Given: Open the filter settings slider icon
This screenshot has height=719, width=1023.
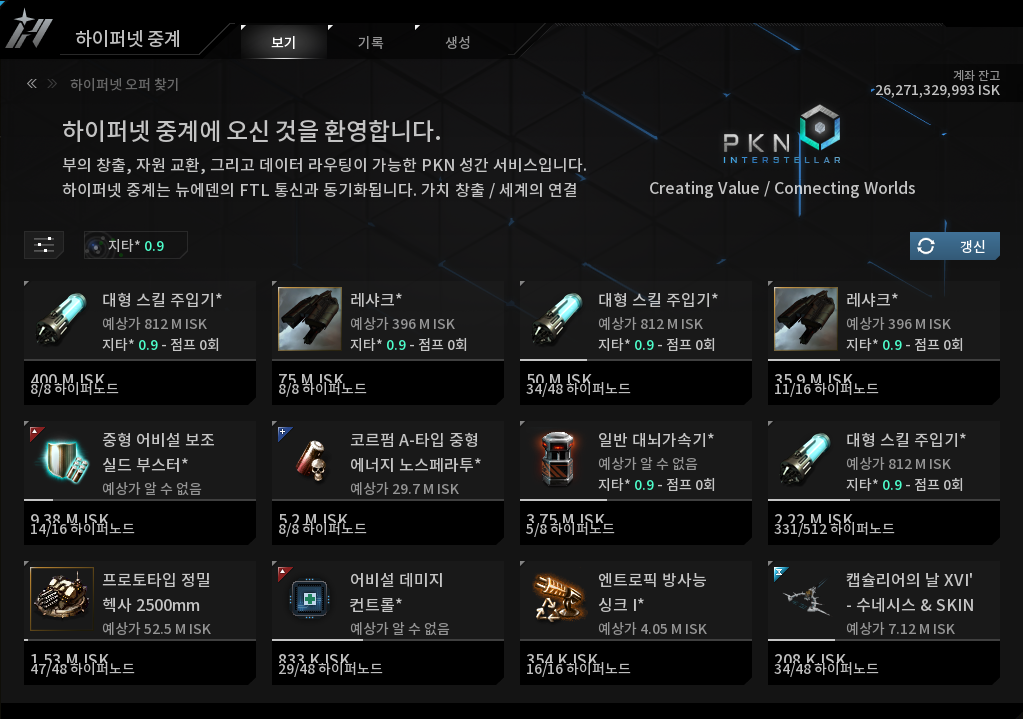Looking at the screenshot, I should point(44,245).
